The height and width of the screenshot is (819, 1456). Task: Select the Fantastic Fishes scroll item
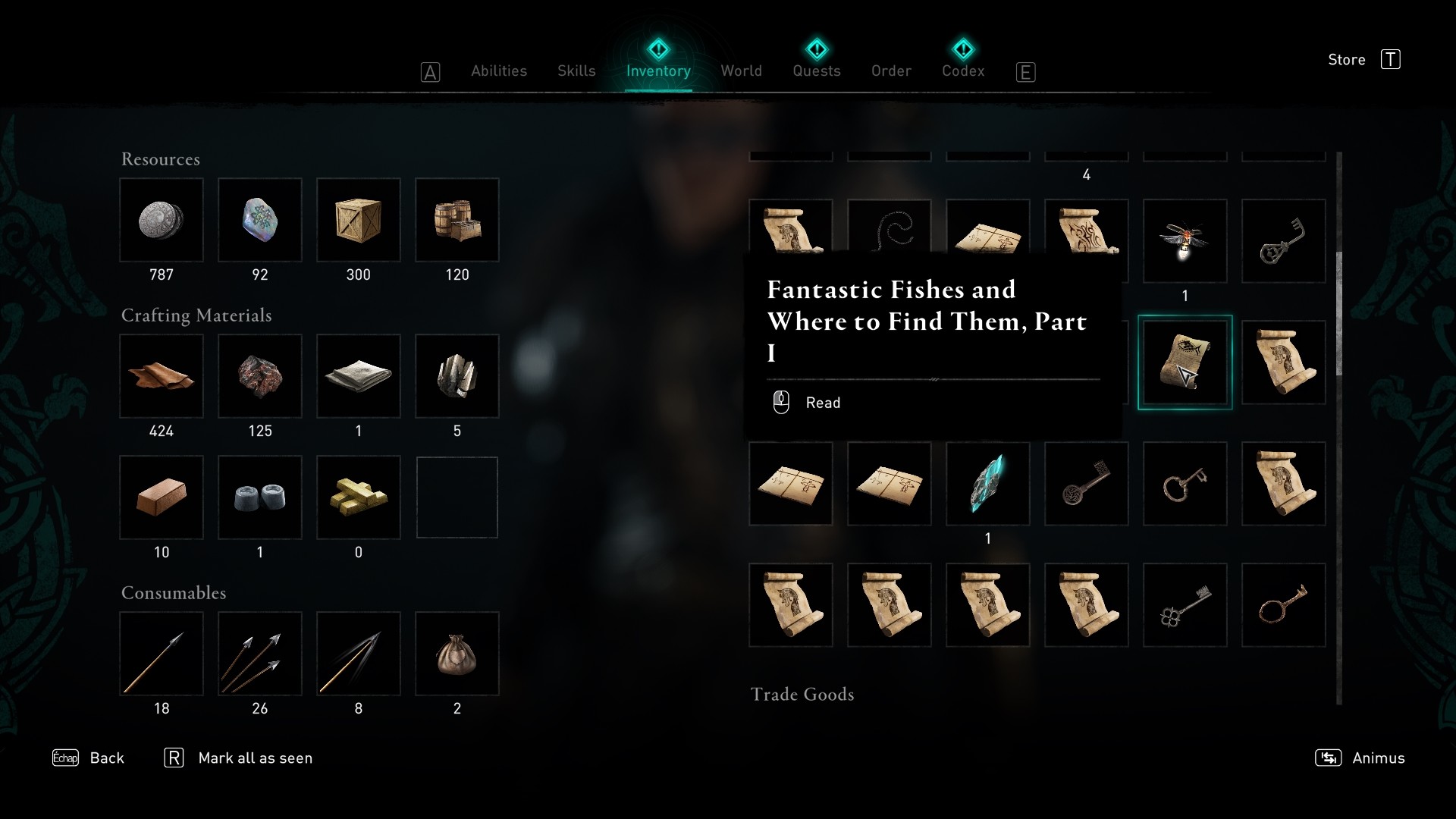pos(1185,362)
